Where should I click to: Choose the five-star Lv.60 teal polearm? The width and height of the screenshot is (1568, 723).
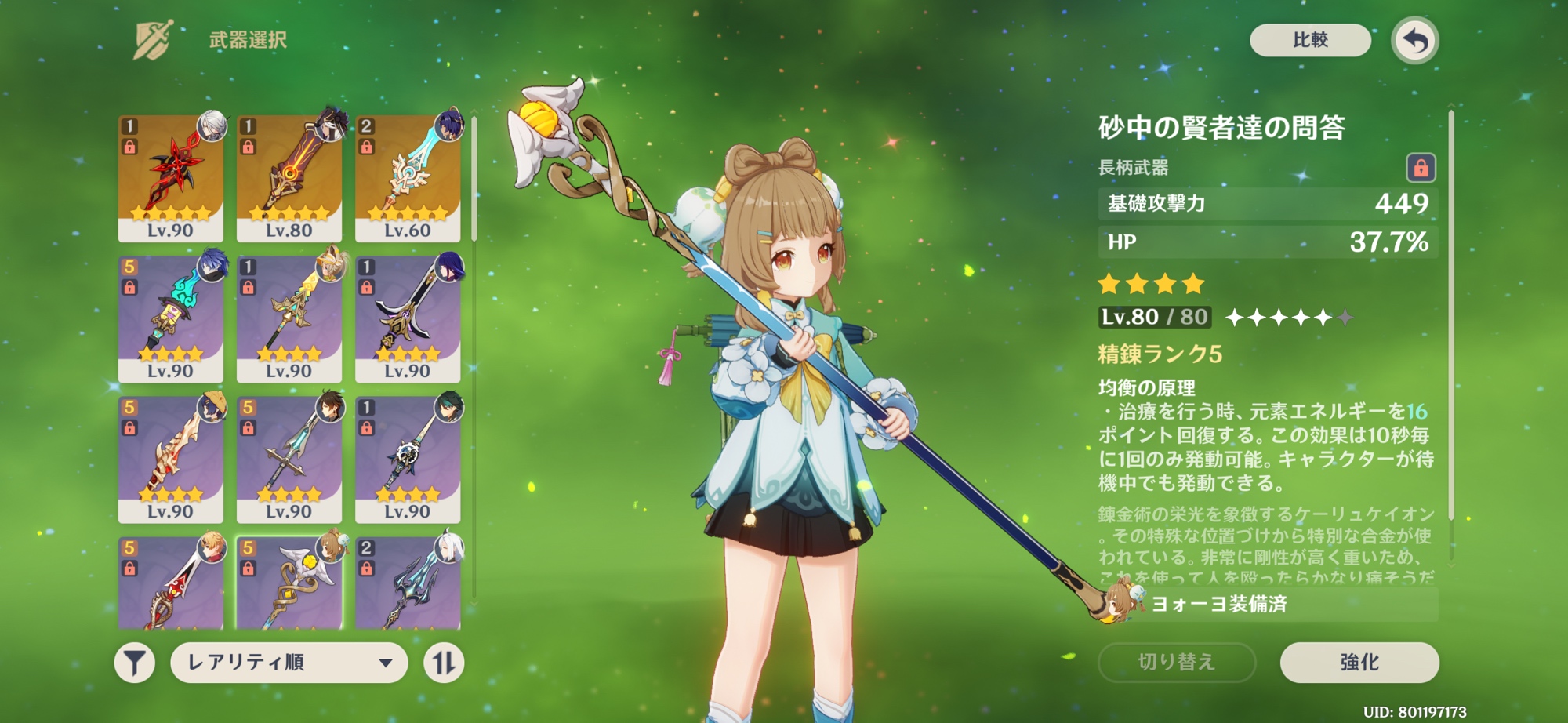(407, 178)
